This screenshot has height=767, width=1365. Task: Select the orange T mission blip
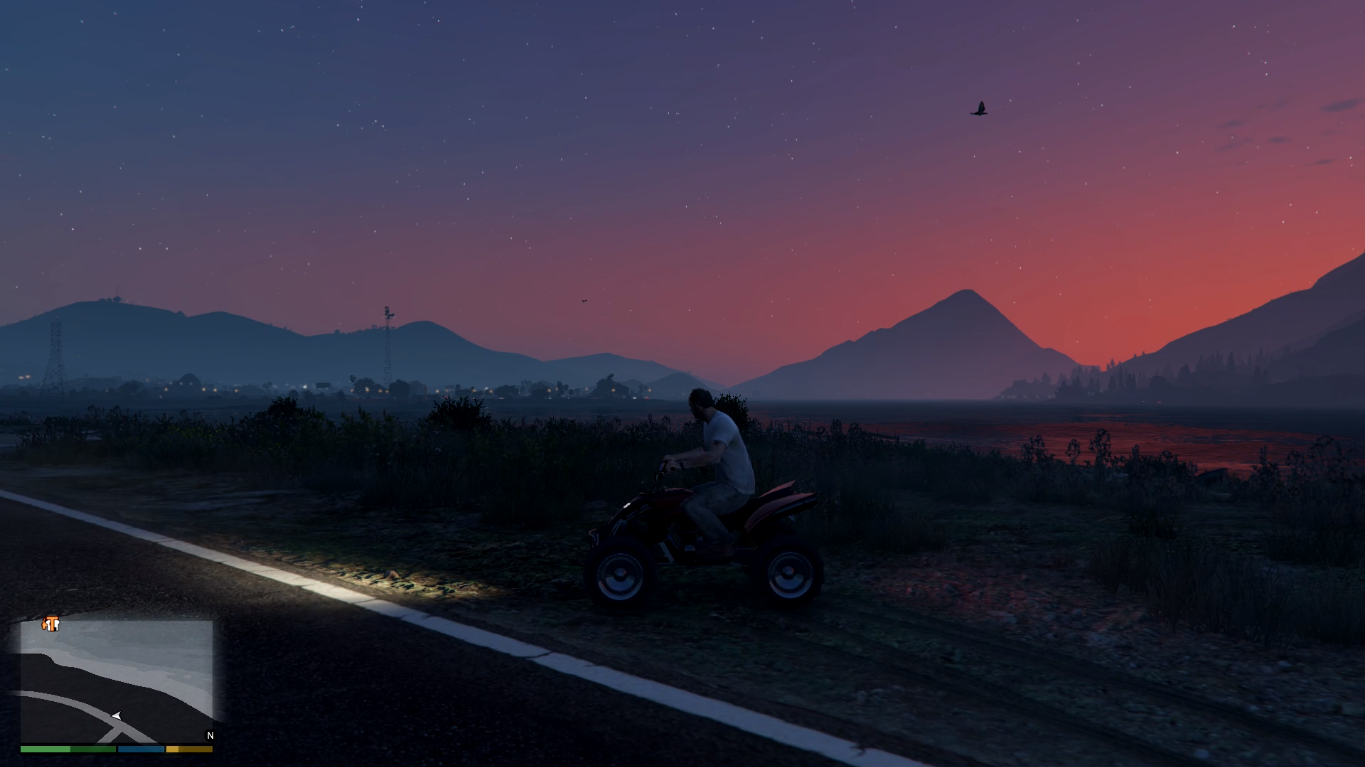point(51,624)
